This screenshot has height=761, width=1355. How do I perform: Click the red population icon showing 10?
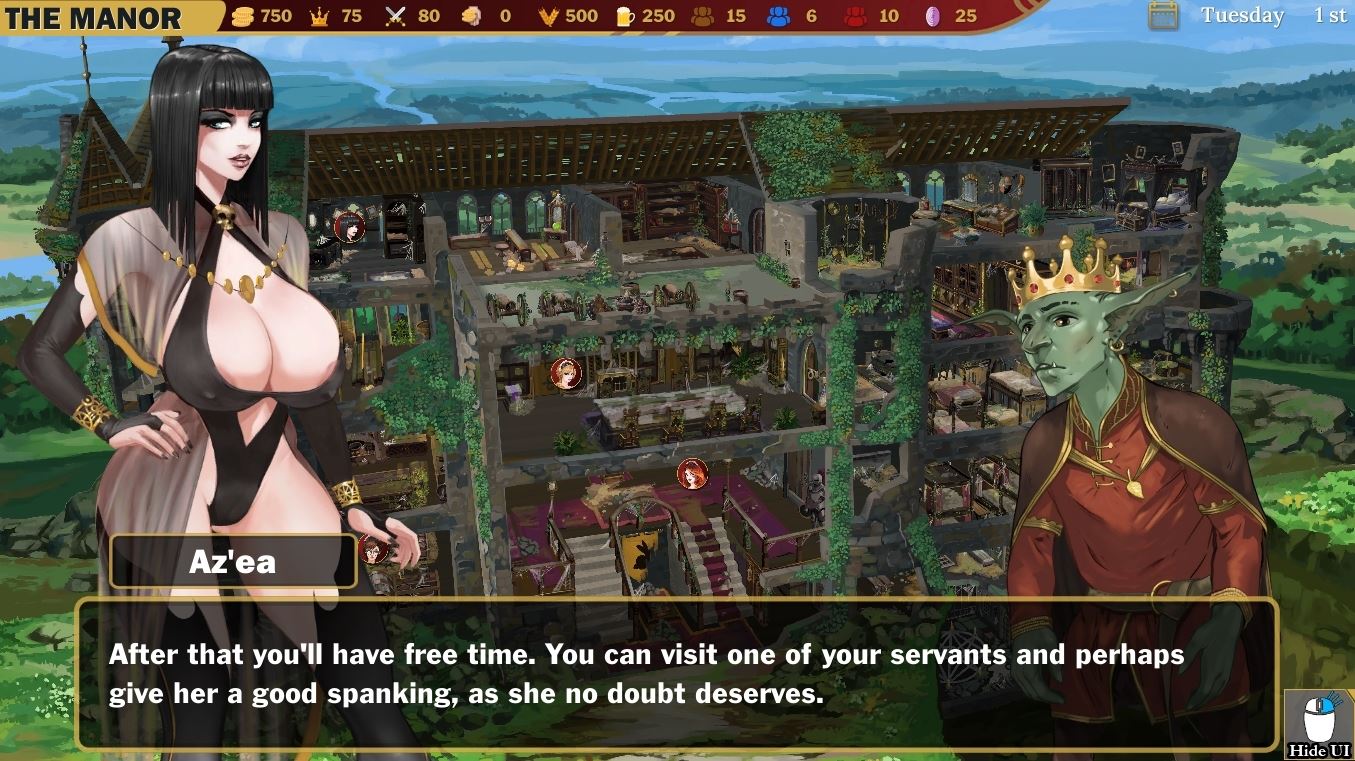[x=857, y=15]
